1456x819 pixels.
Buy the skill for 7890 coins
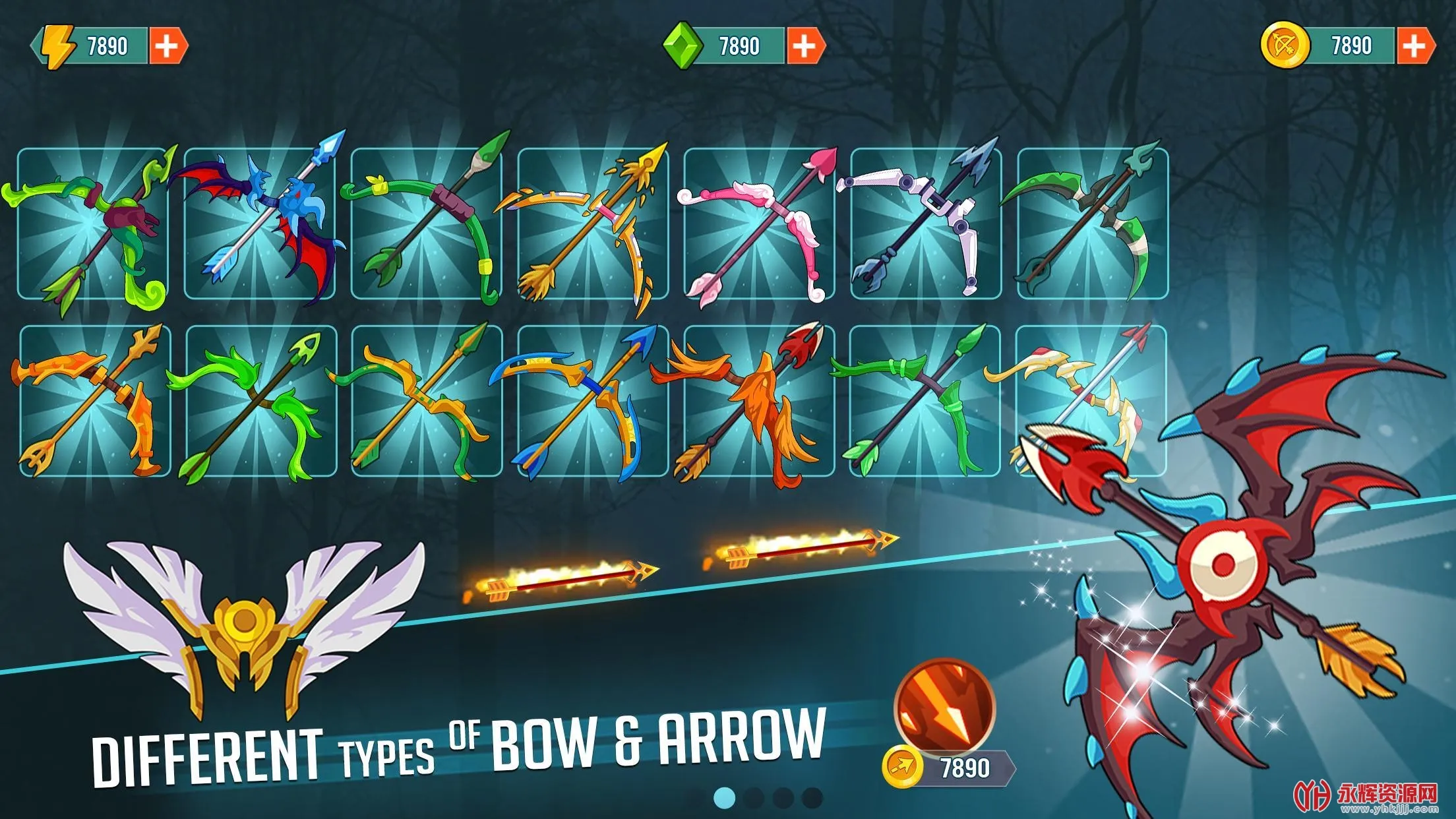(x=950, y=768)
